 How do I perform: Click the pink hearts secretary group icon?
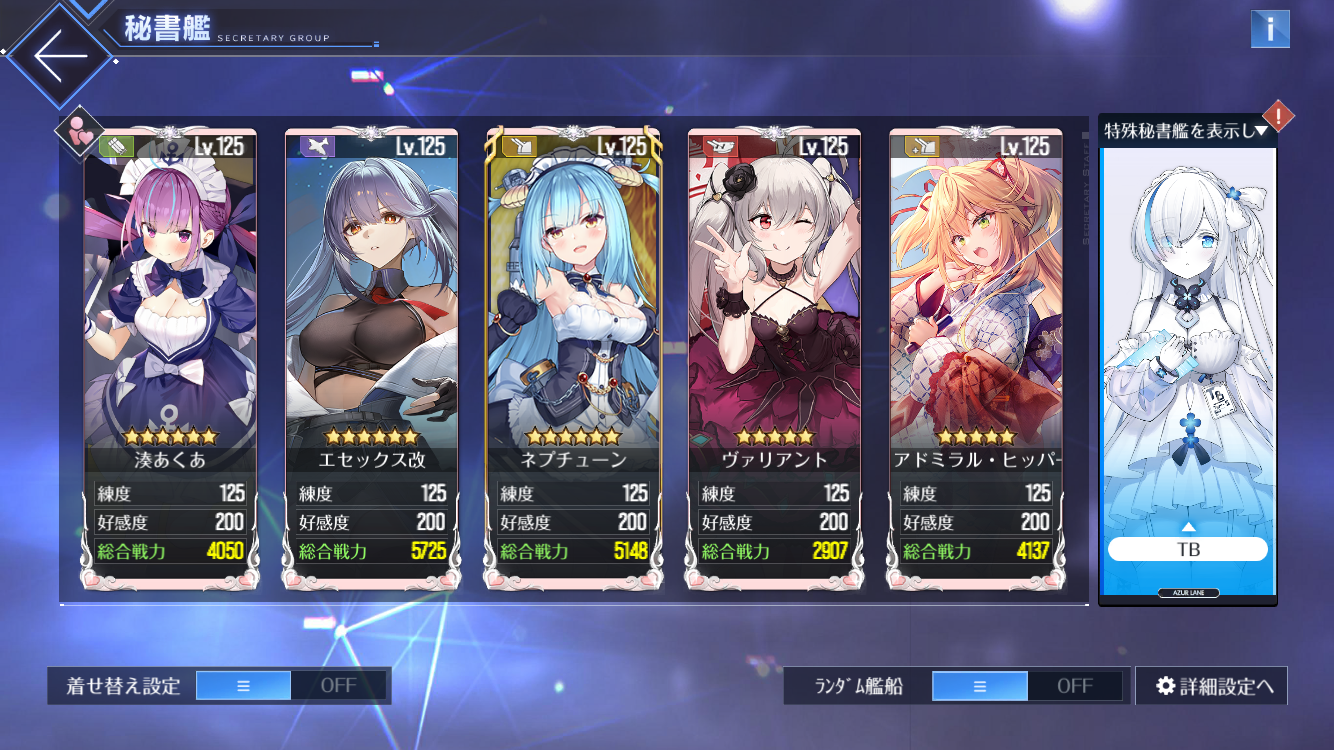click(80, 131)
